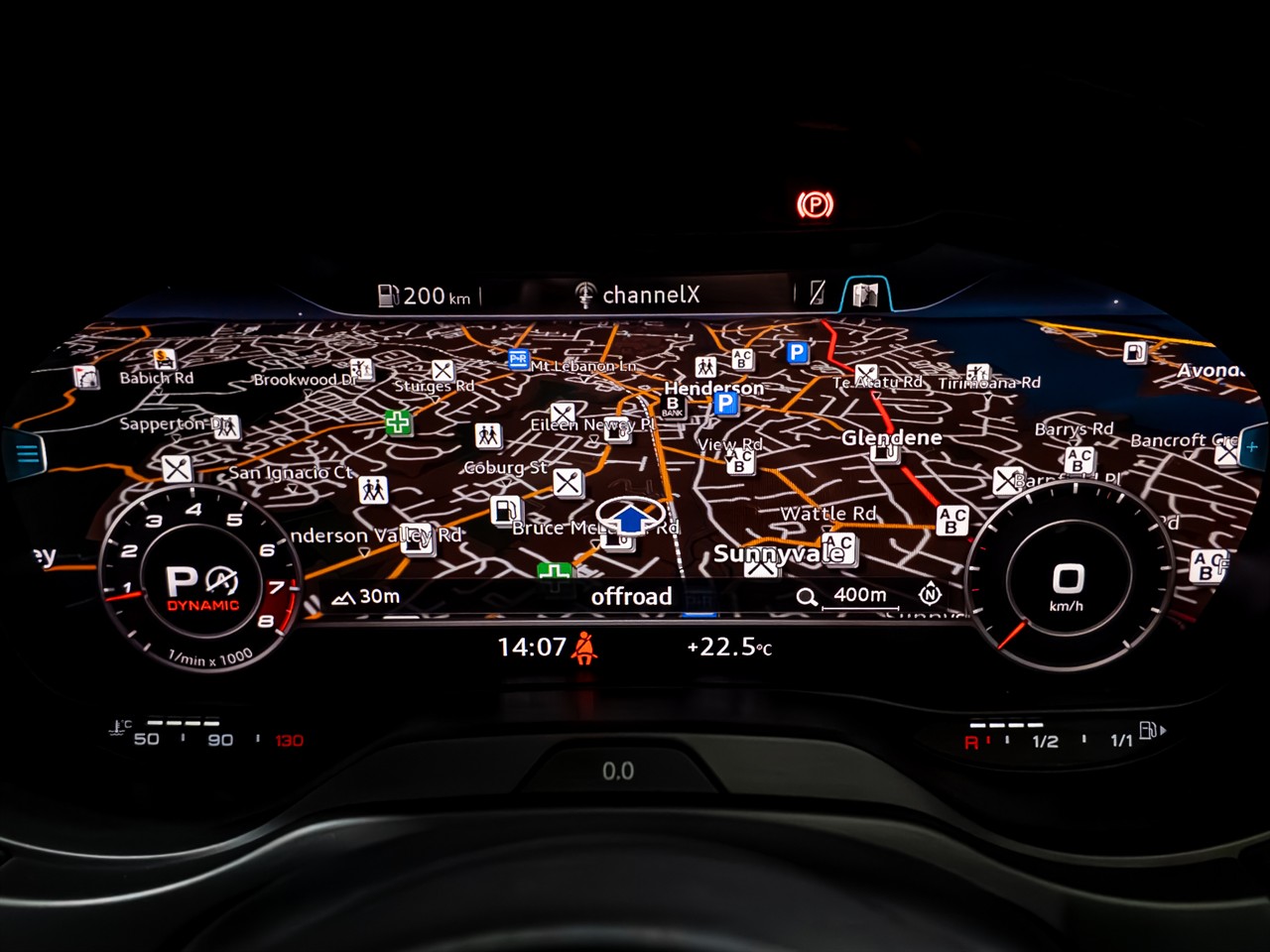
Task: Toggle the north compass orientation icon
Action: tap(930, 594)
